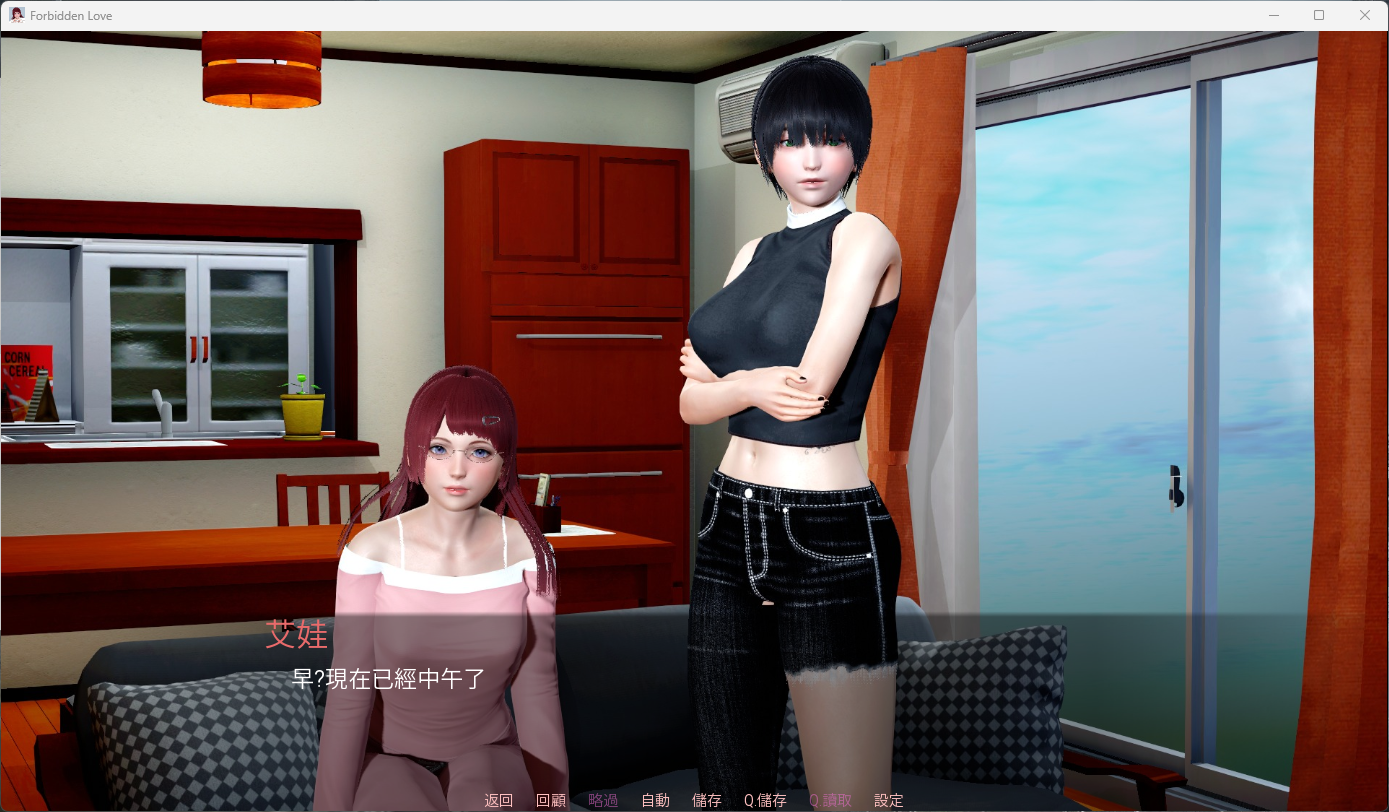
Task: Turn on auto-advance with 自動
Action: point(655,800)
